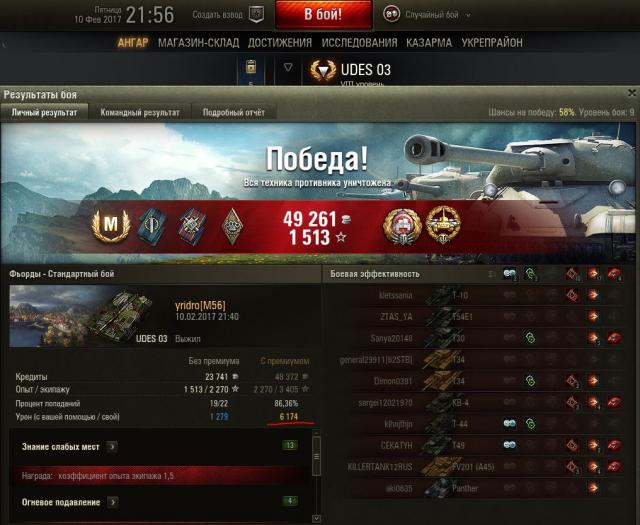Screen dimensions: 640x525
Task: Open the «ДОСТИЖЕНИЯ» achievements menu
Action: [276, 43]
